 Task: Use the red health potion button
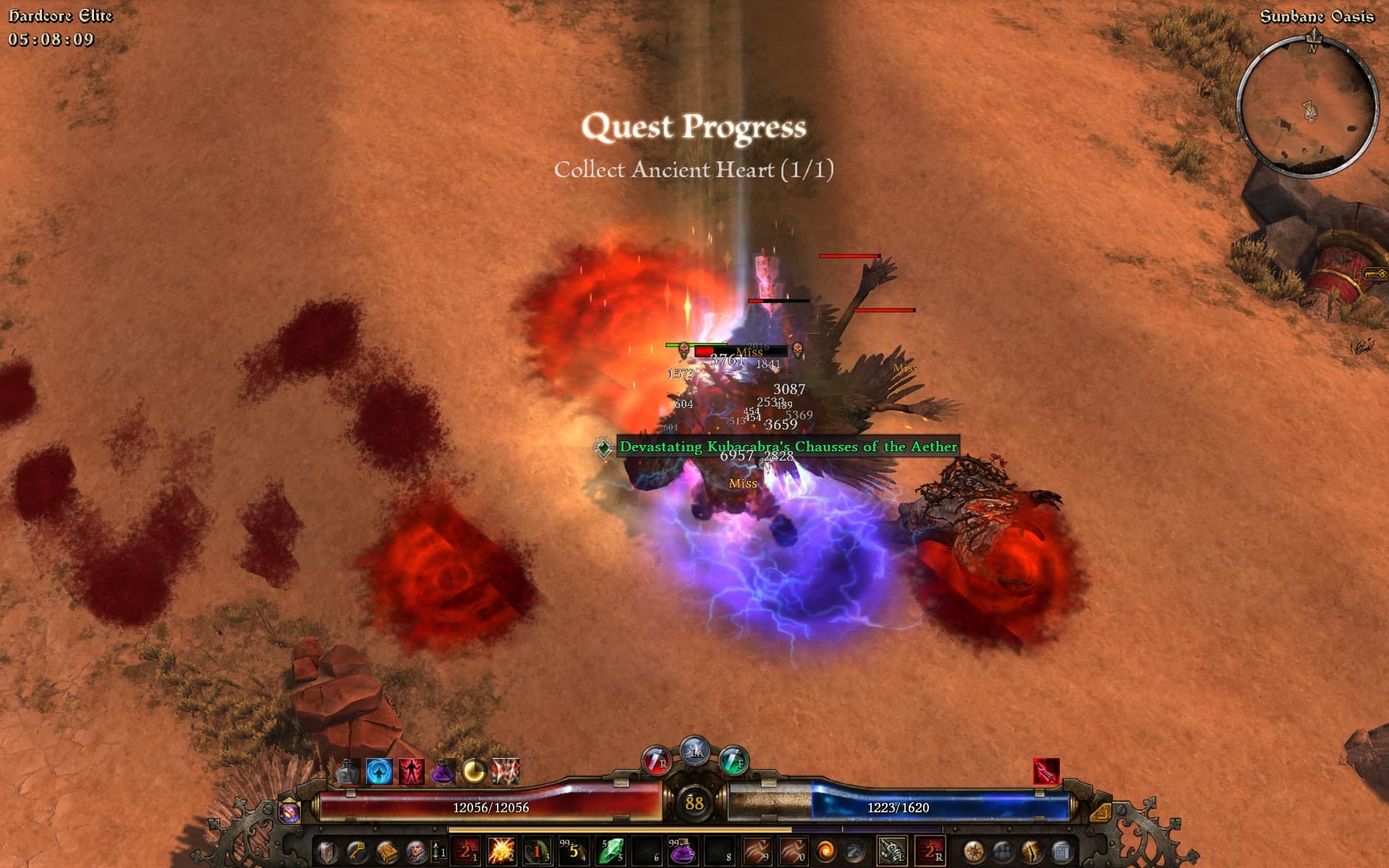656,761
